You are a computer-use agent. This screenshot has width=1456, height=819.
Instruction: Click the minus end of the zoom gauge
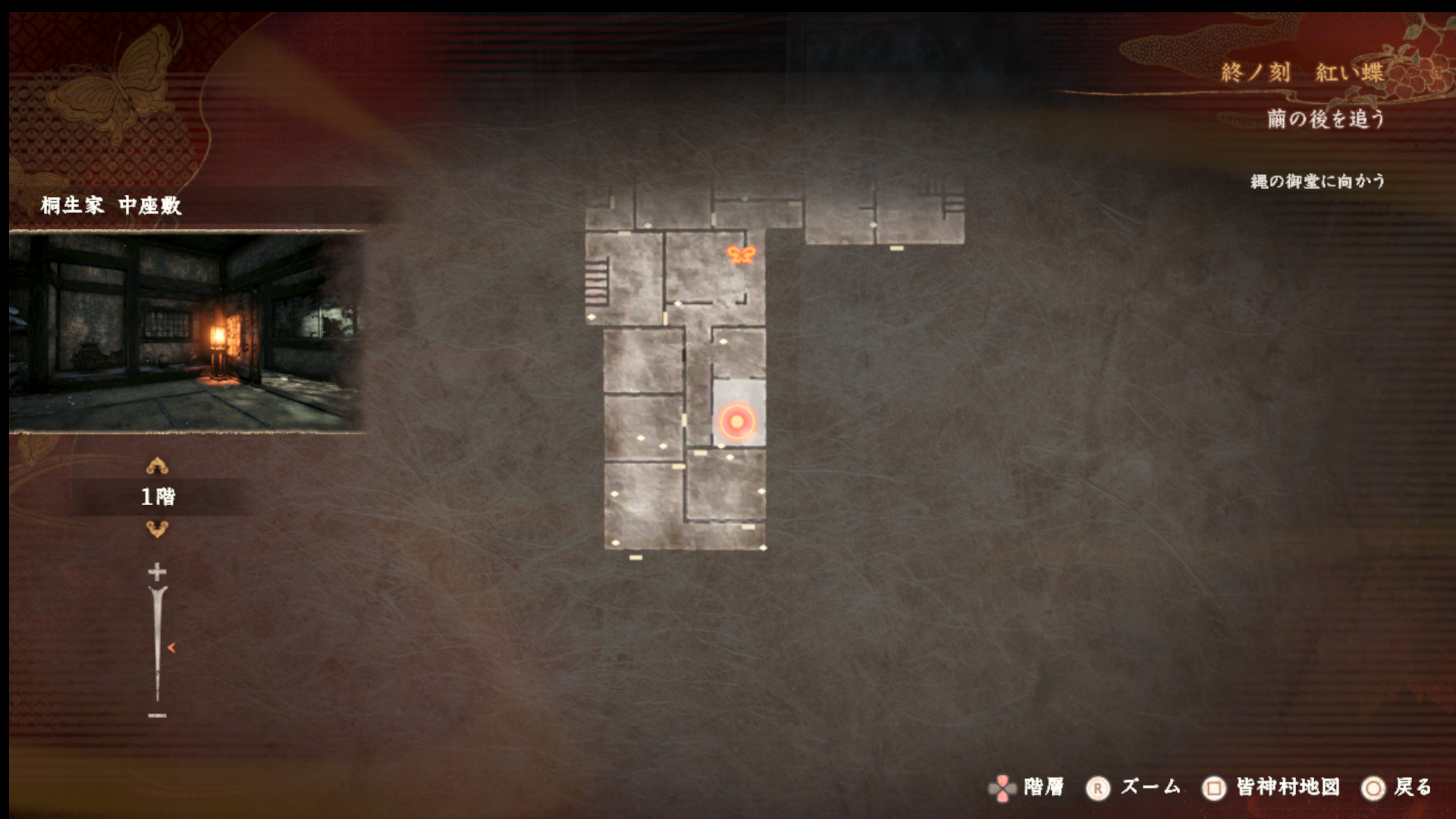point(157,715)
